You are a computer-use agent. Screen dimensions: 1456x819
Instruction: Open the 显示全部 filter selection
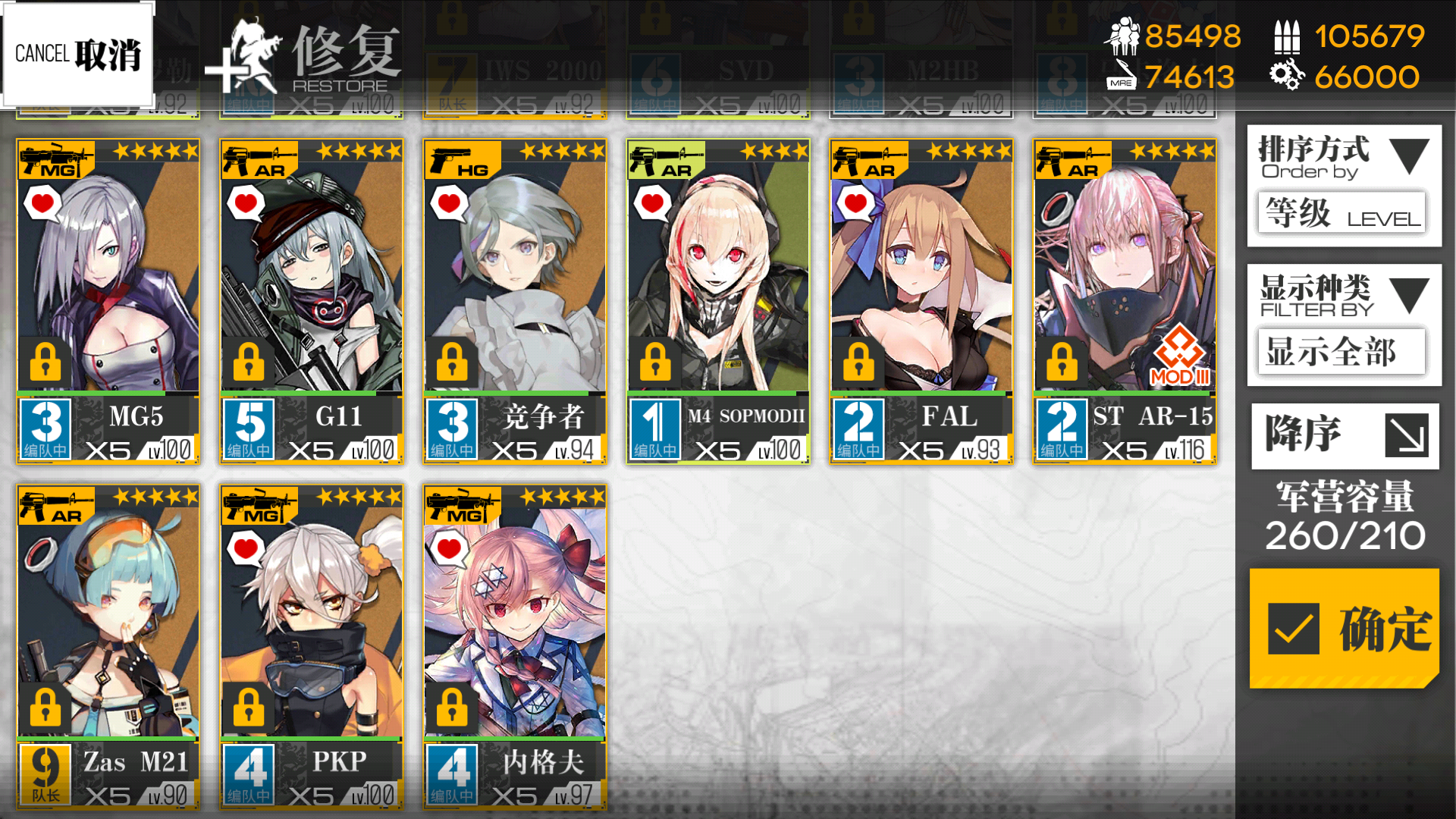pos(1341,352)
